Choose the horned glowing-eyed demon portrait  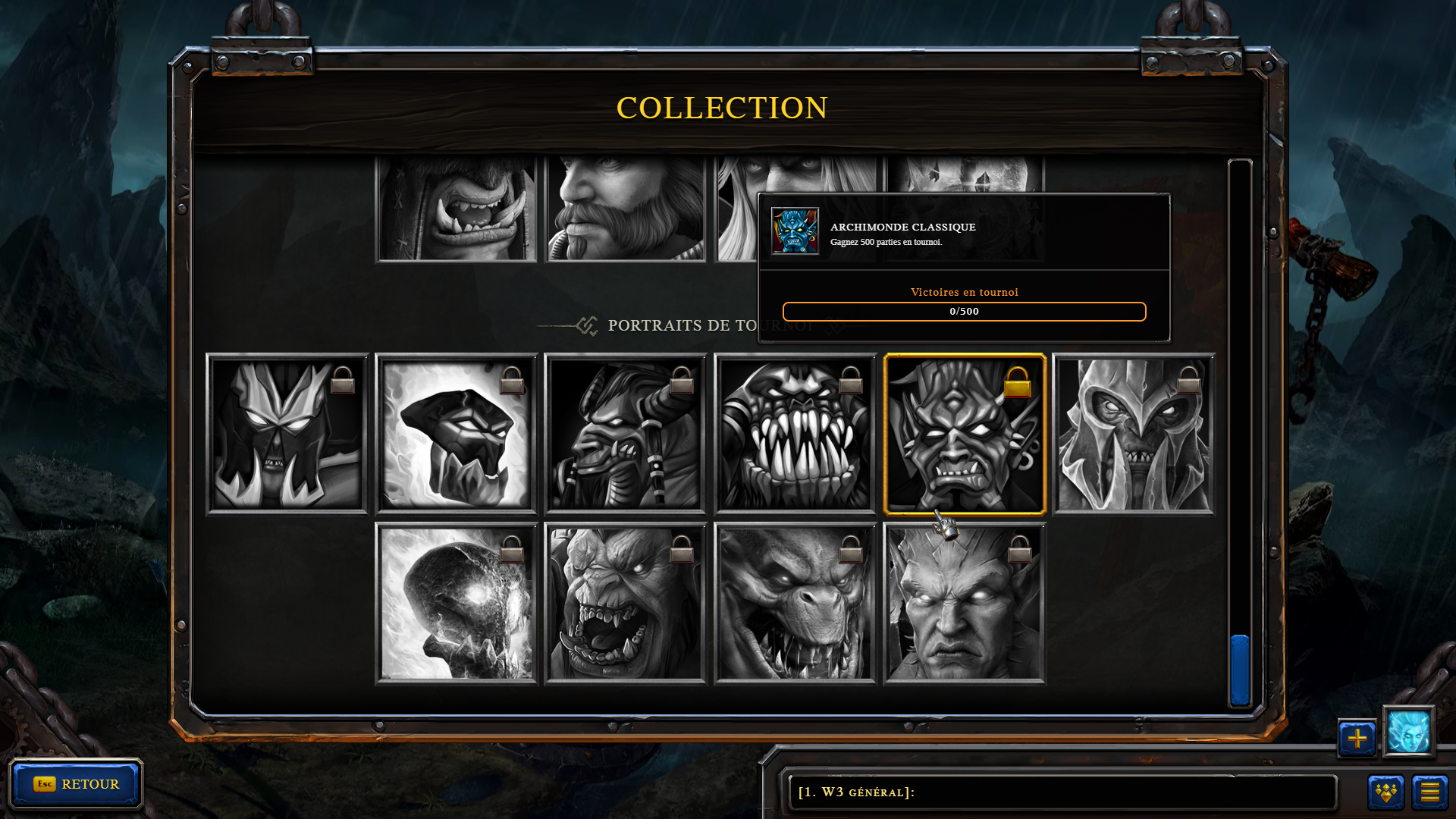[965, 604]
